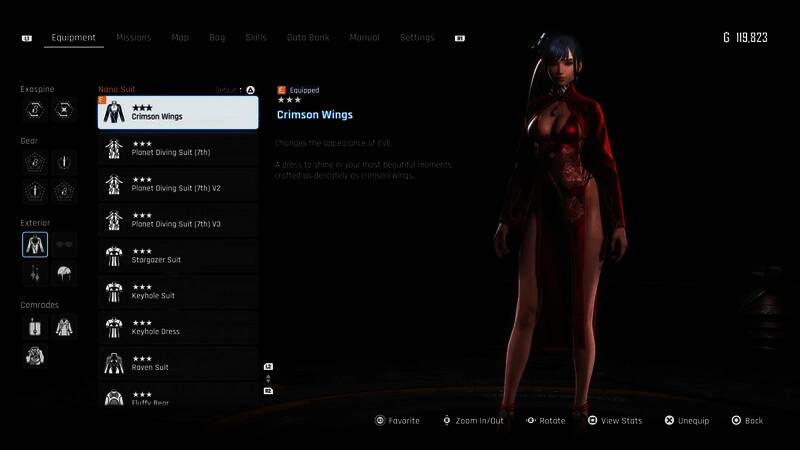Screen dimensions: 800x450
Task: Choose Planet Diving Suit (7th) V2
Action: tap(178, 184)
